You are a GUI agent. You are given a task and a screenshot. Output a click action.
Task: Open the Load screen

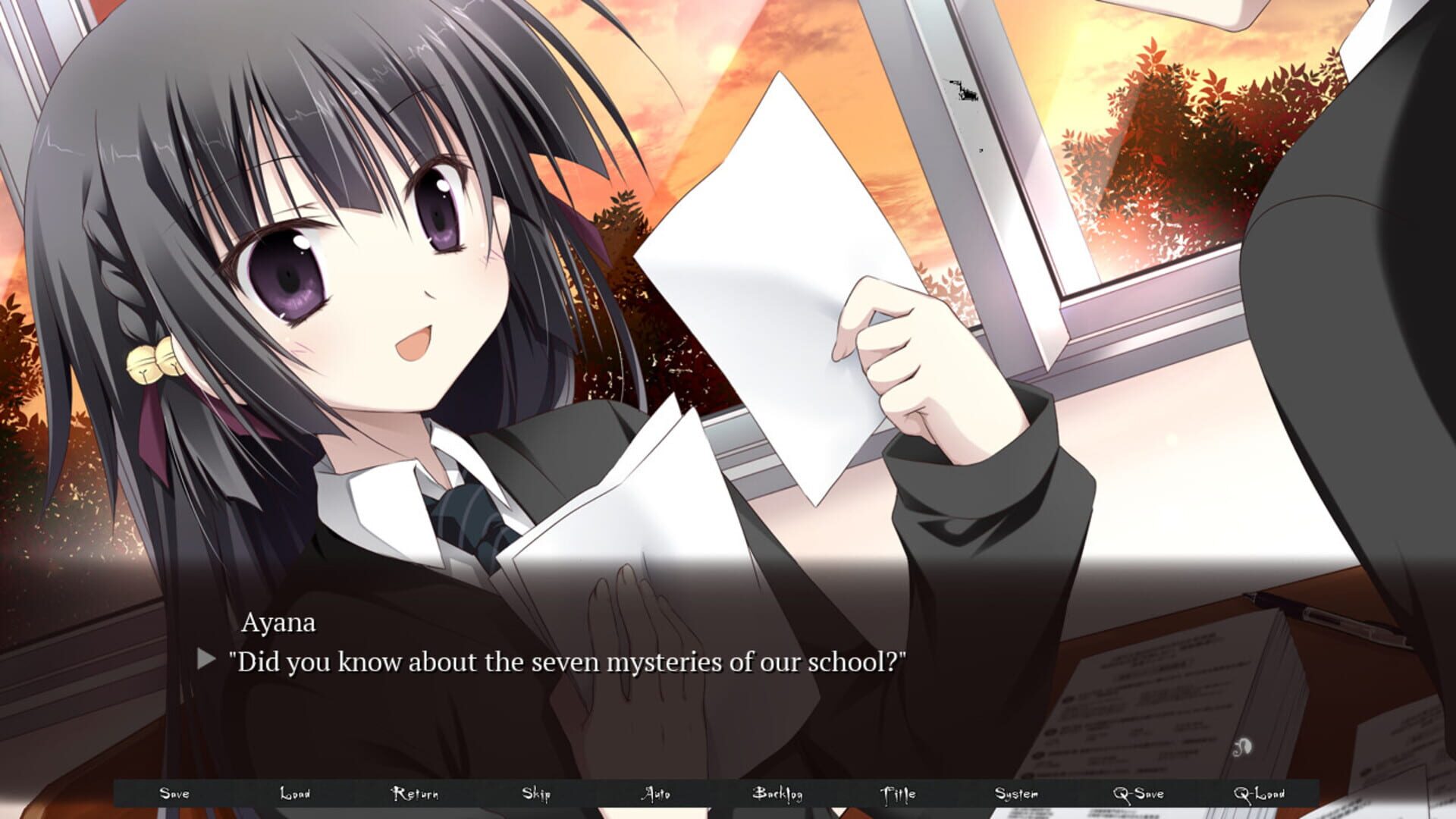296,795
